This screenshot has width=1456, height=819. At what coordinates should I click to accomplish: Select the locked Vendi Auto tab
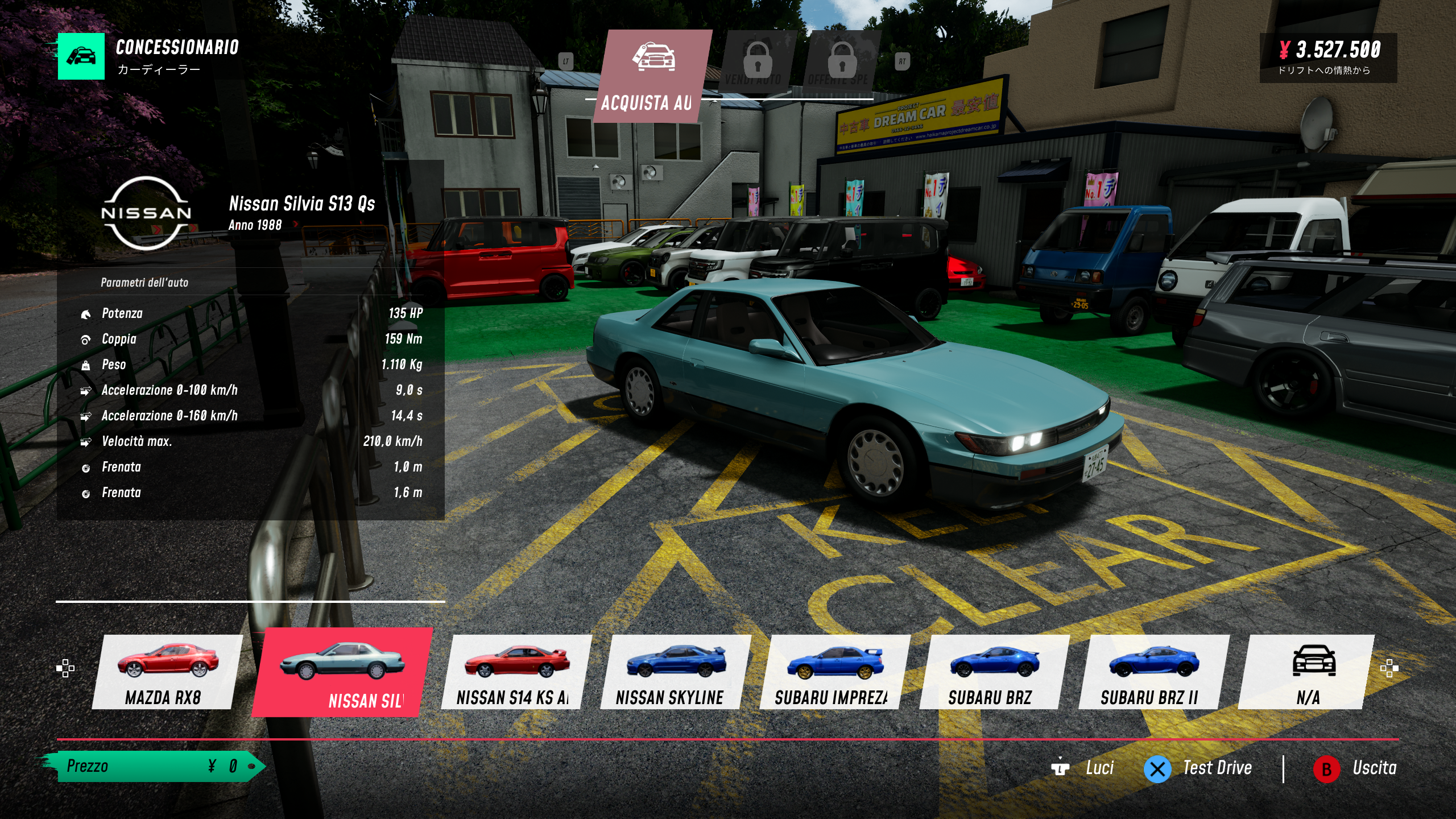pos(756,63)
